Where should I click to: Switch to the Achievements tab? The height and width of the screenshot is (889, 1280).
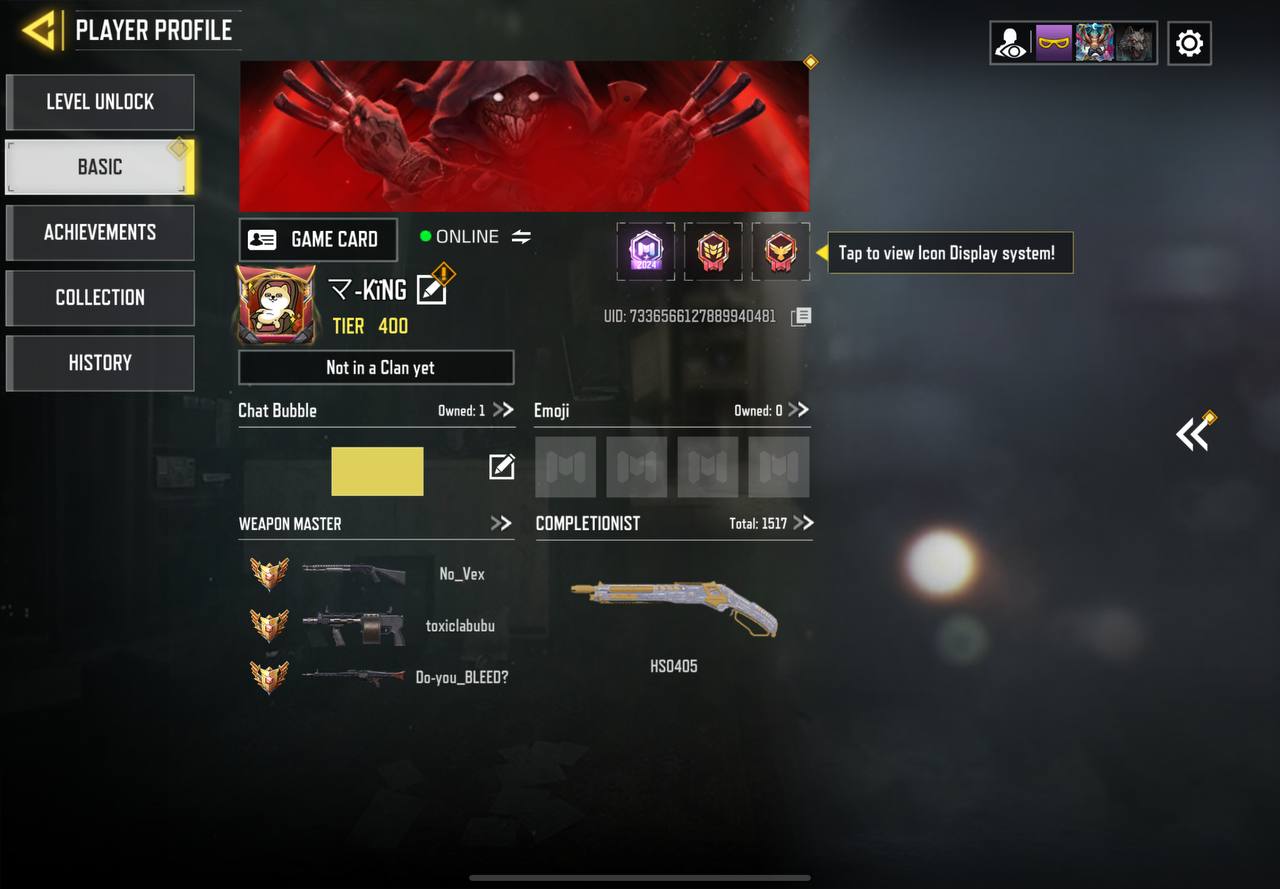pyautogui.click(x=100, y=232)
